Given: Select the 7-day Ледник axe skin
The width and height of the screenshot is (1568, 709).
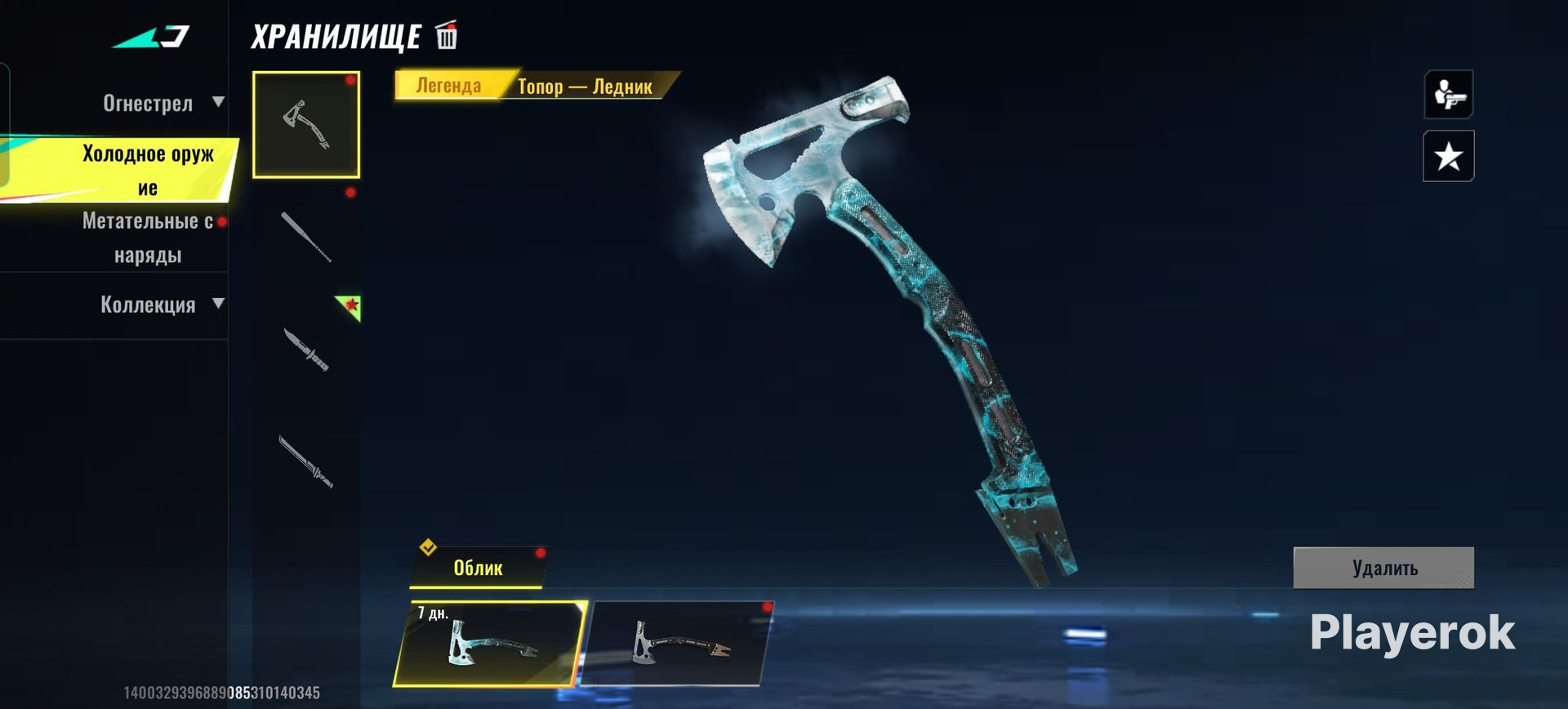Looking at the screenshot, I should click(490, 644).
